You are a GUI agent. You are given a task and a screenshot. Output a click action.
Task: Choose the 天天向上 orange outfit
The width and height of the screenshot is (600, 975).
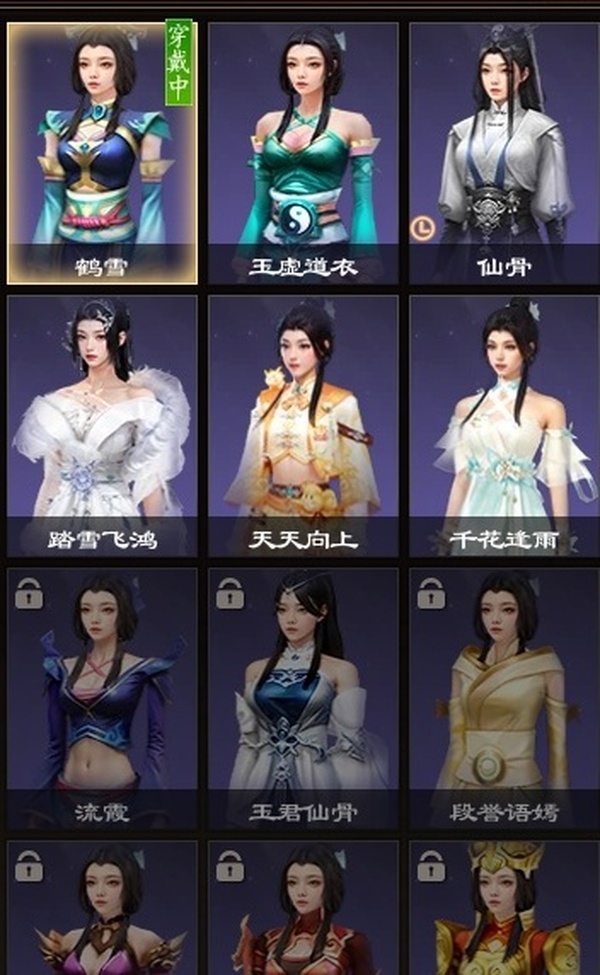[303, 425]
